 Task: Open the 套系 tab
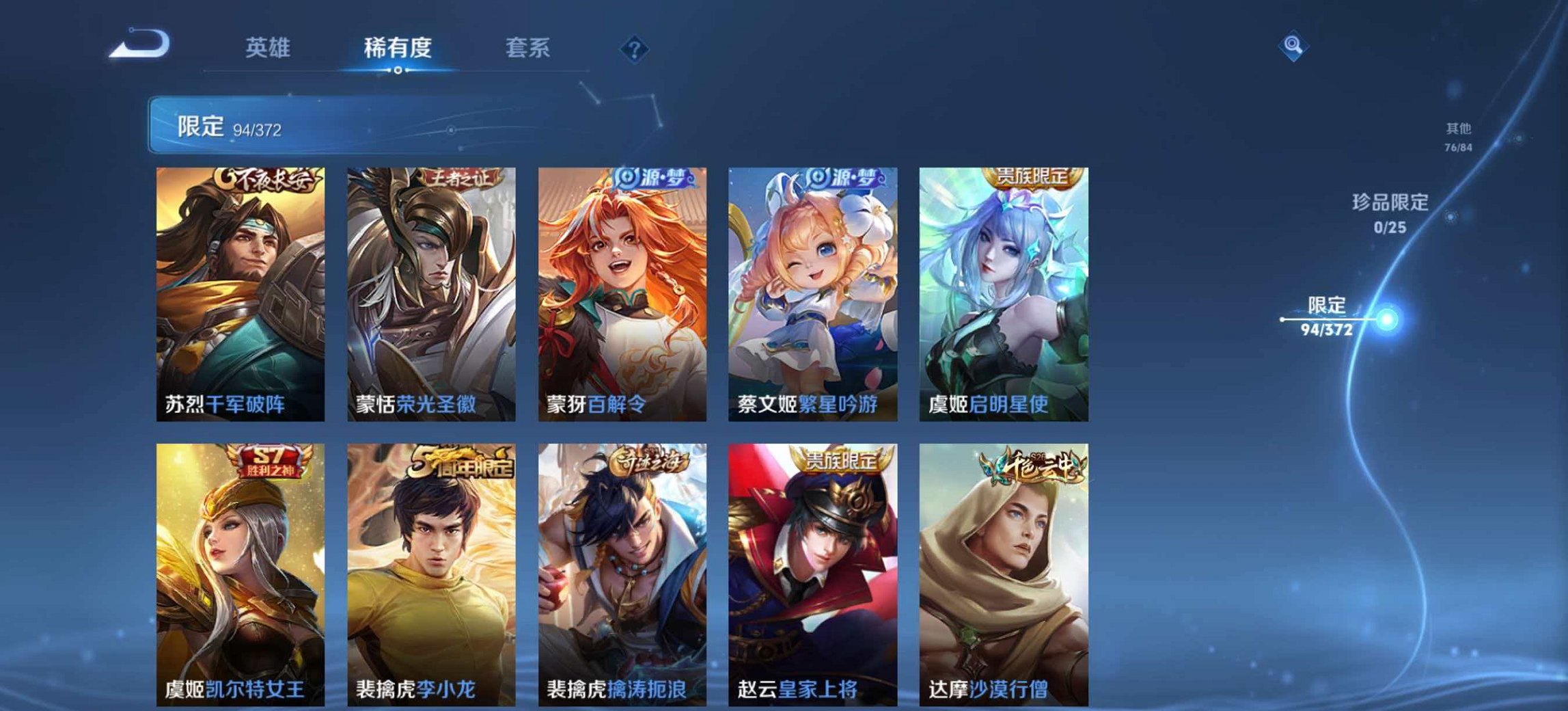(526, 46)
